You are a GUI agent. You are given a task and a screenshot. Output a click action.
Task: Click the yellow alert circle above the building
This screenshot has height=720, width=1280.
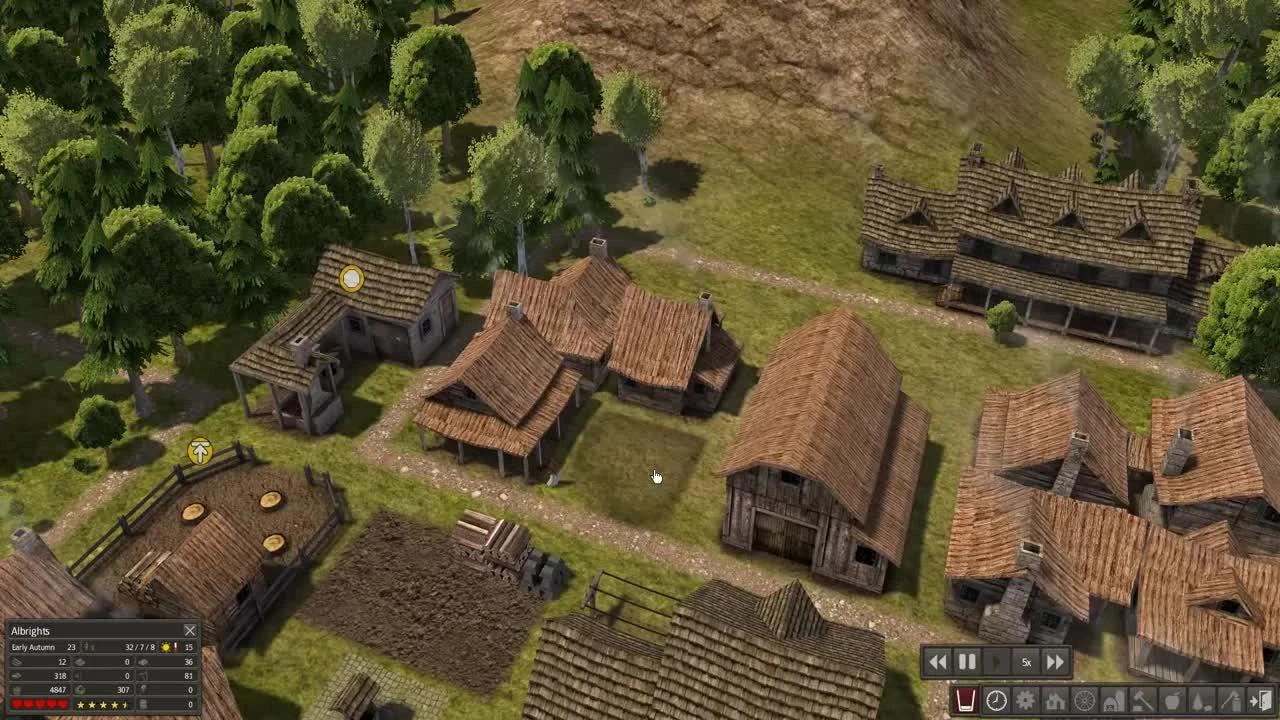pyautogui.click(x=351, y=278)
